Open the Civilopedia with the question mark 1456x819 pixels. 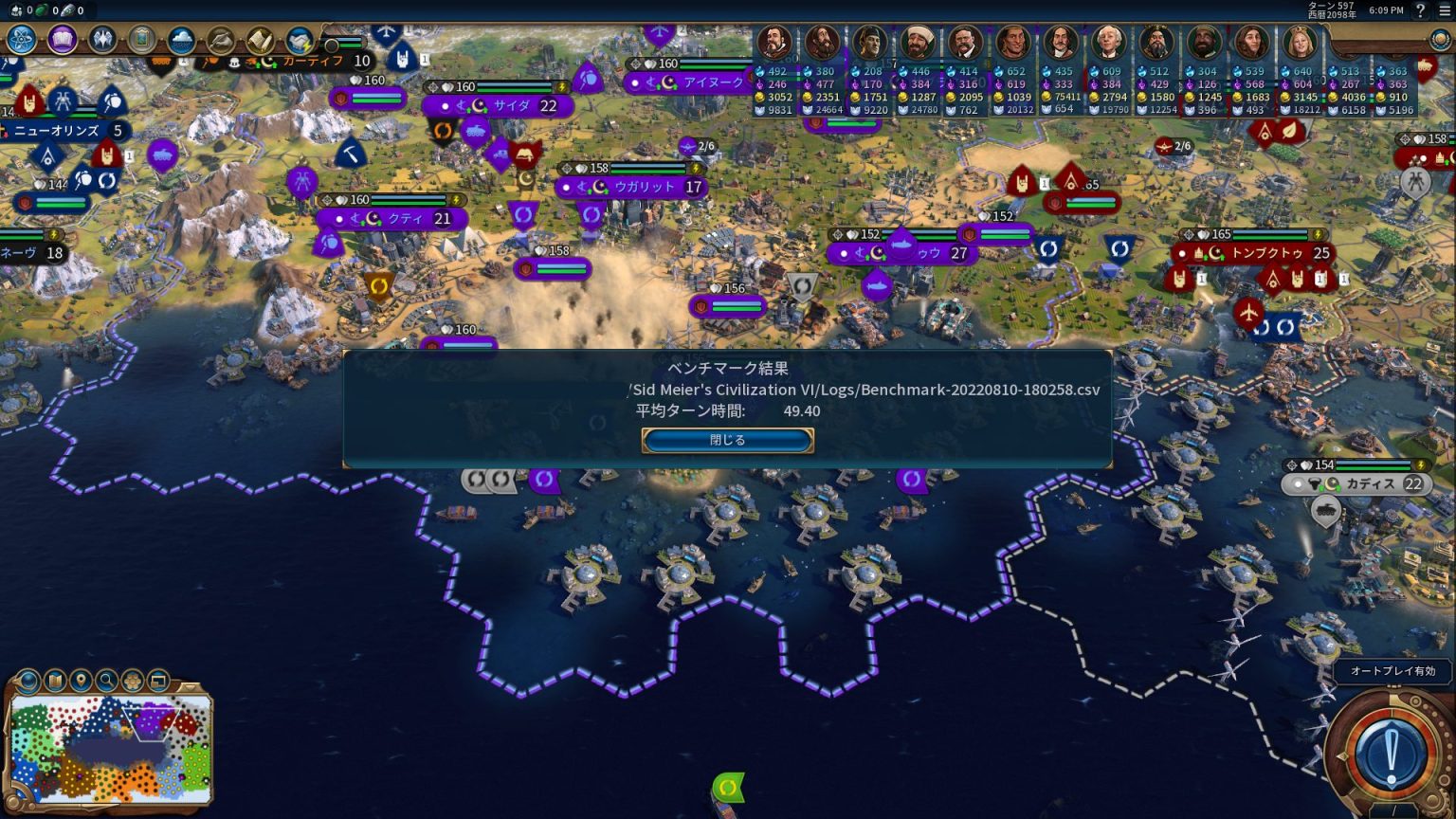1420,9
